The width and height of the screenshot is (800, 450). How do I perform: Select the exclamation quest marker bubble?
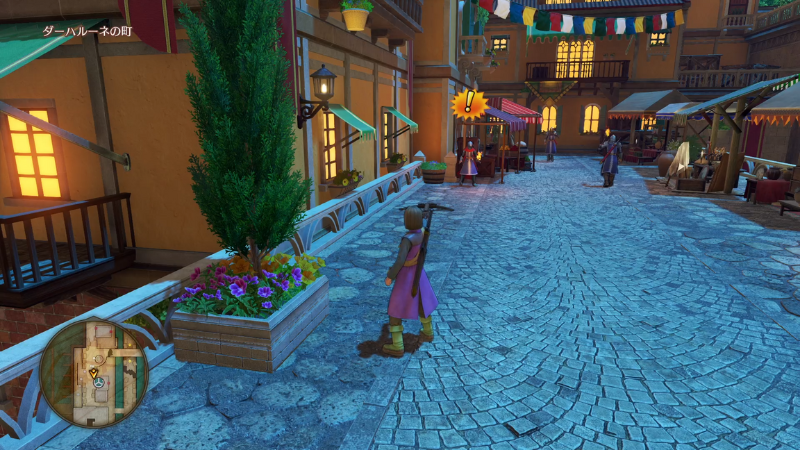coord(468,104)
